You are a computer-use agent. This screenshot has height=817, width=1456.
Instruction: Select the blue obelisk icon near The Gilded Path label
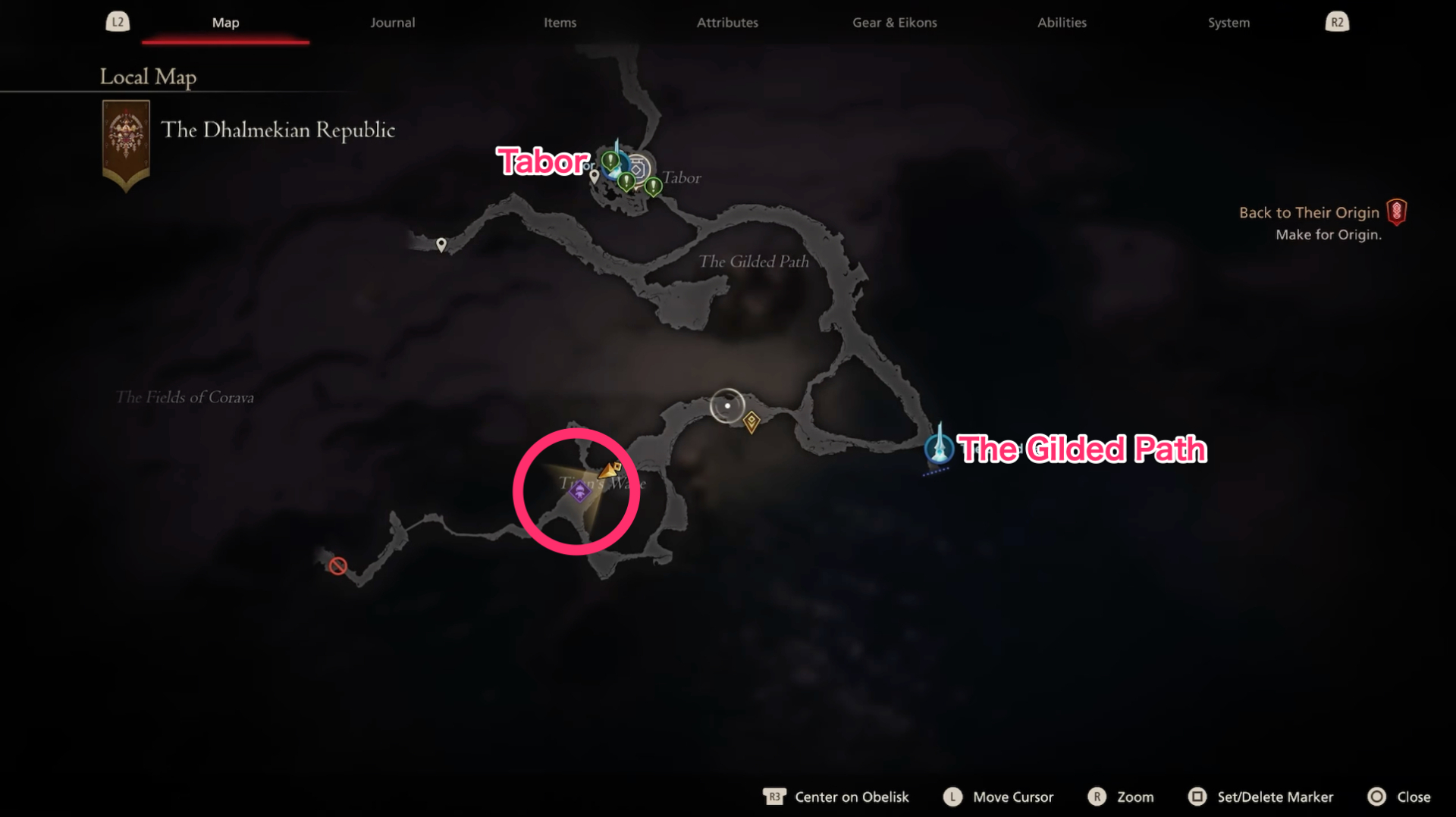(939, 449)
